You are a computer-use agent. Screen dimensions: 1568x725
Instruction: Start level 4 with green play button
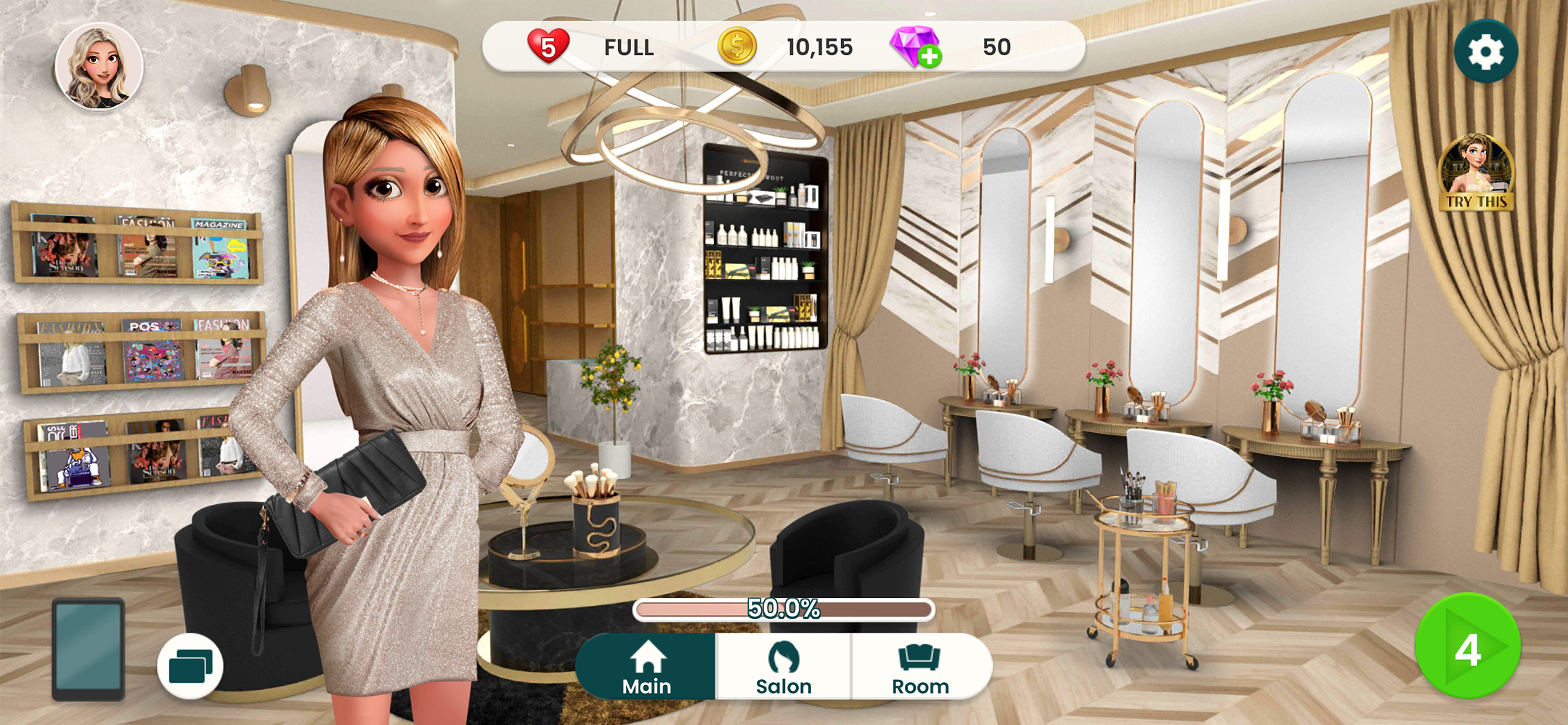click(x=1467, y=647)
